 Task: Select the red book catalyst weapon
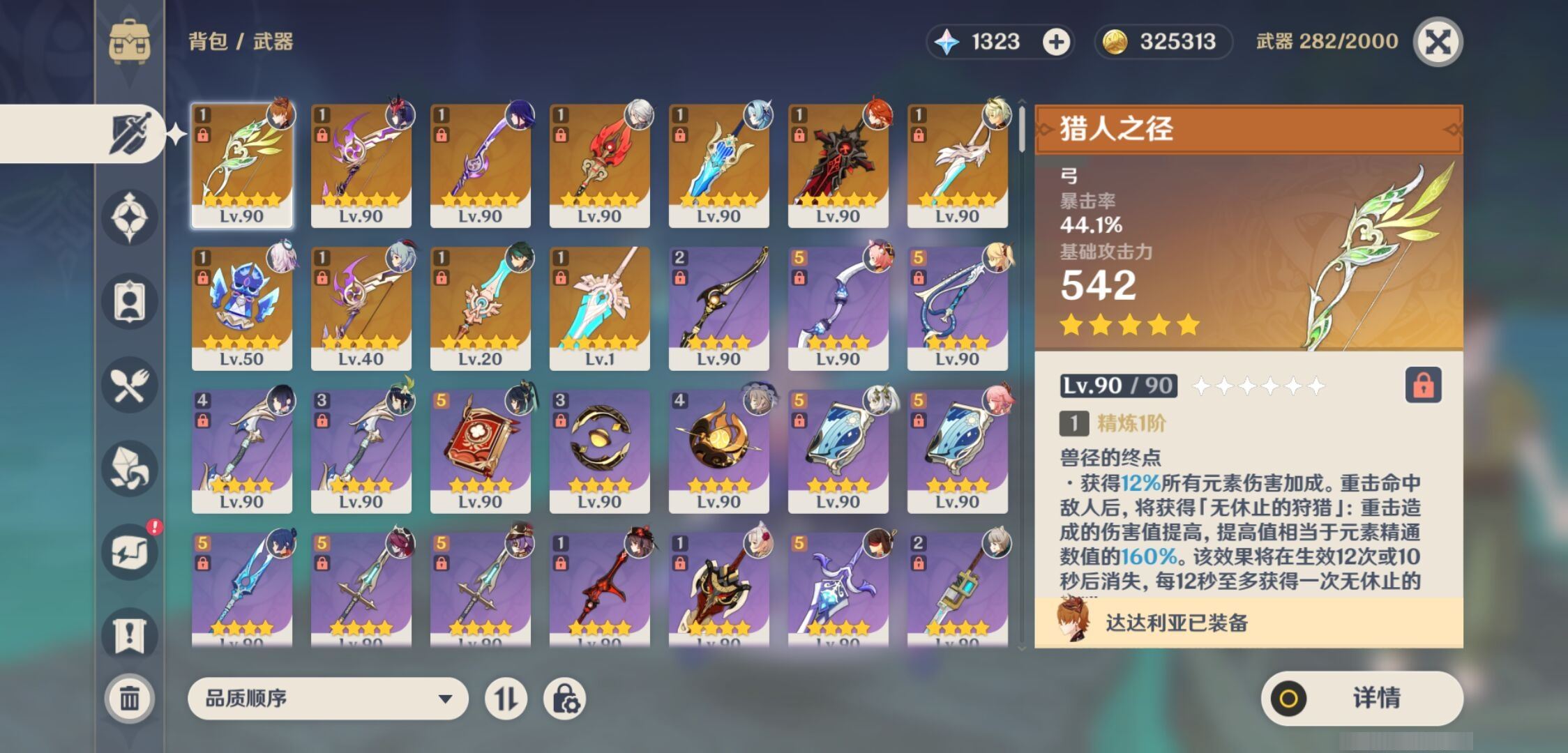tap(480, 450)
